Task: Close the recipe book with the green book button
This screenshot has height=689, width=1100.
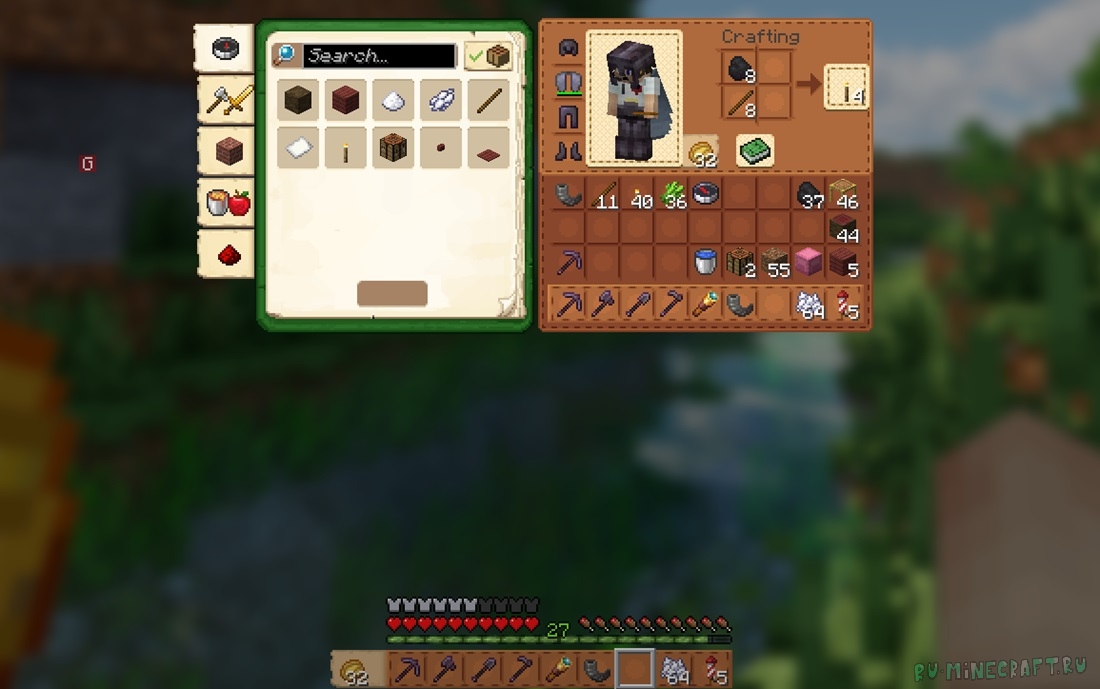Action: pyautogui.click(x=756, y=151)
